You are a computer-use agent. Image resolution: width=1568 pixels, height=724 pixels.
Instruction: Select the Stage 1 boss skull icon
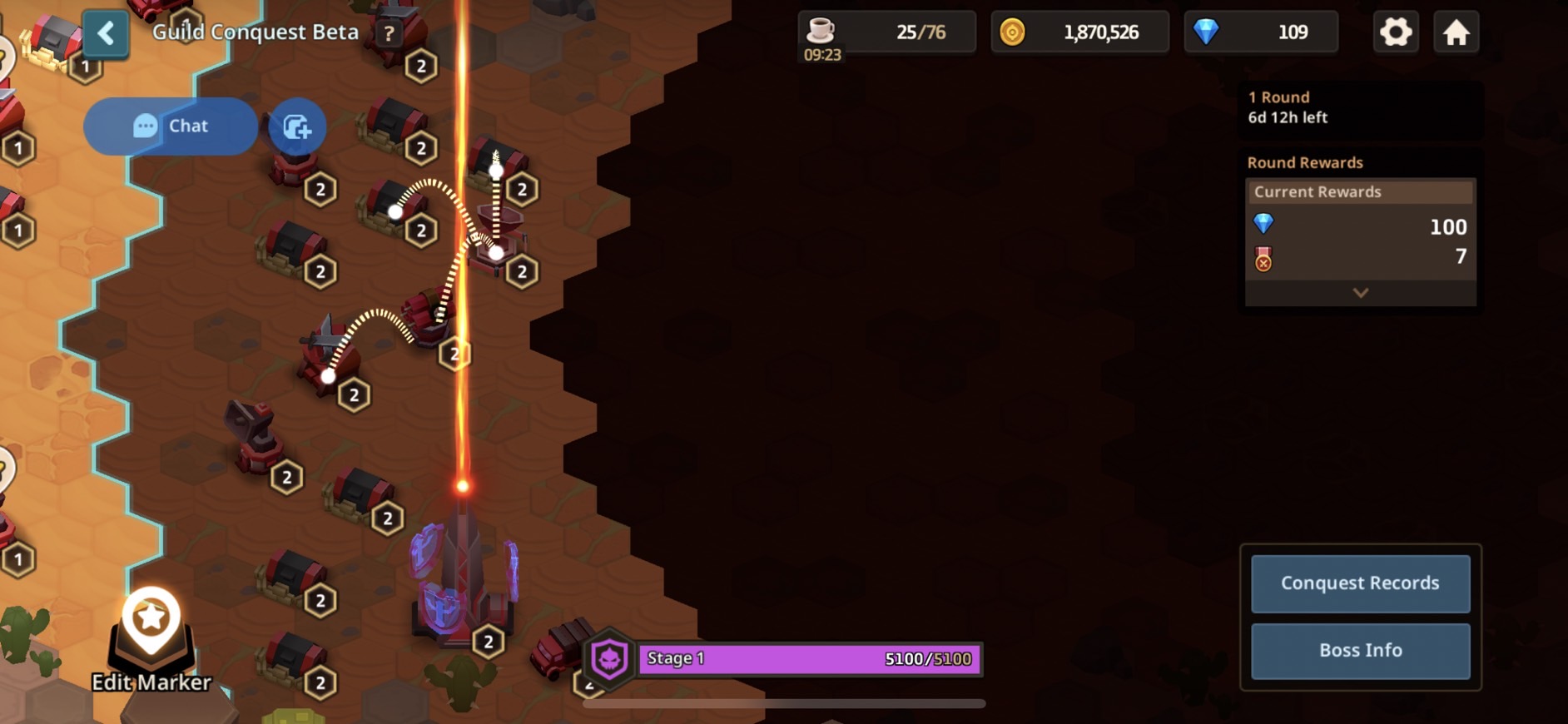point(610,659)
